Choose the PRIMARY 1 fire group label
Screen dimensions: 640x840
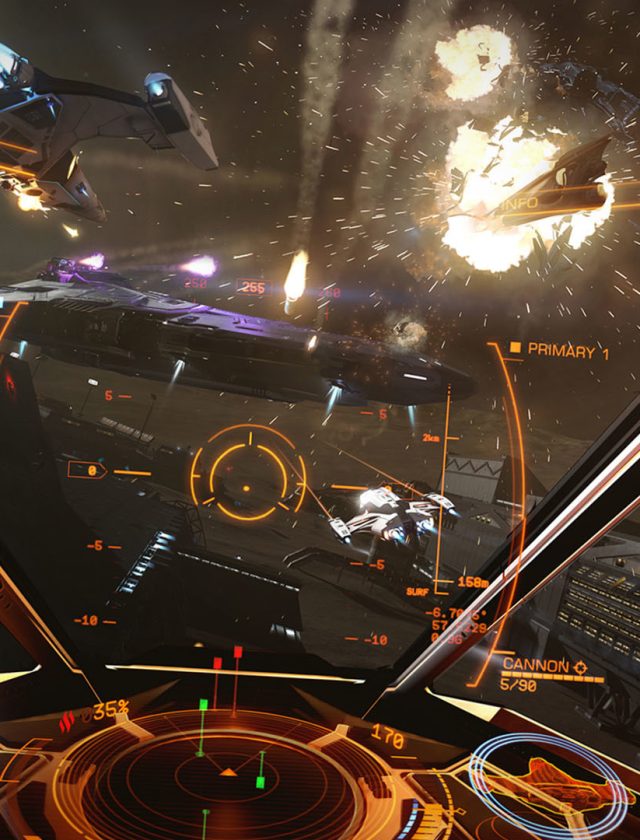(567, 350)
